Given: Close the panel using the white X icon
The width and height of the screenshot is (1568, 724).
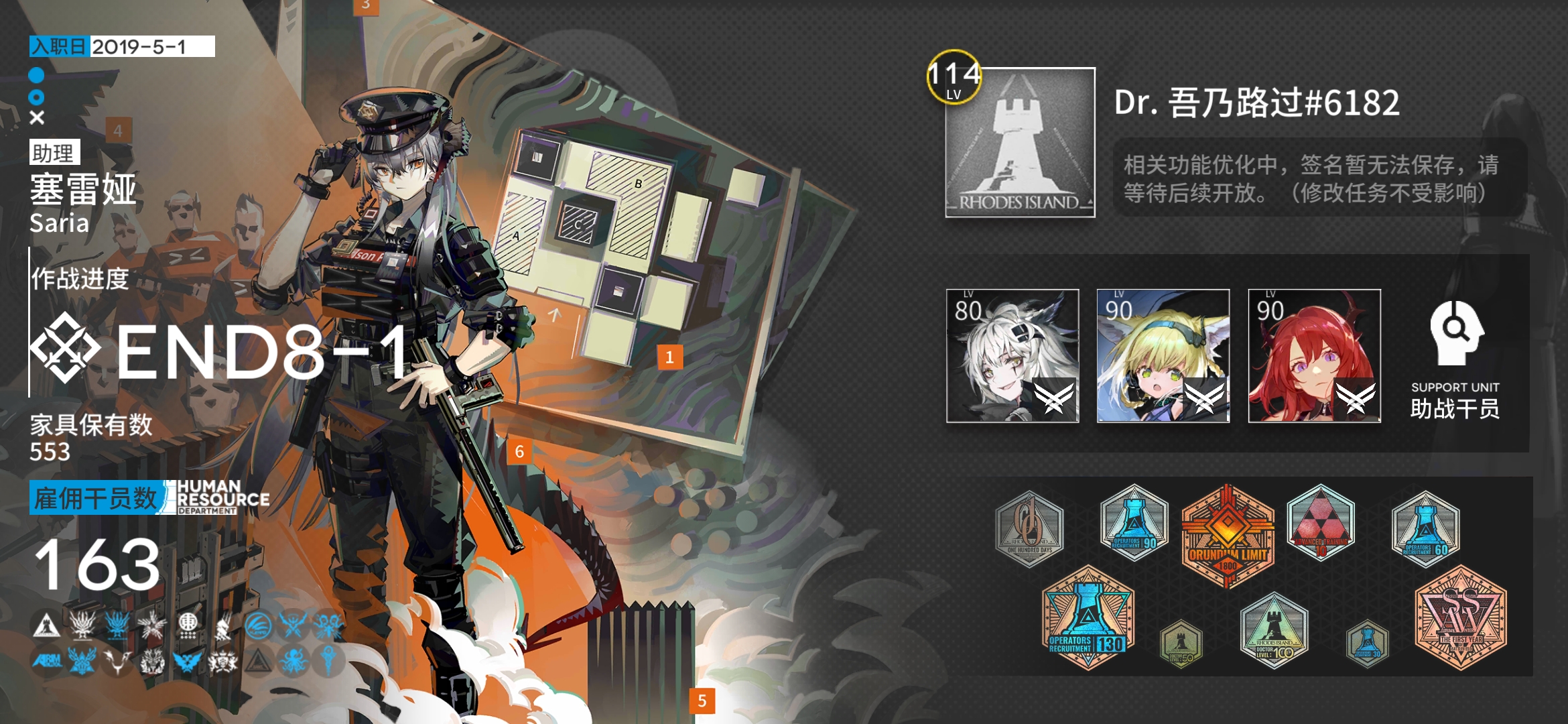Looking at the screenshot, I should click(x=37, y=118).
